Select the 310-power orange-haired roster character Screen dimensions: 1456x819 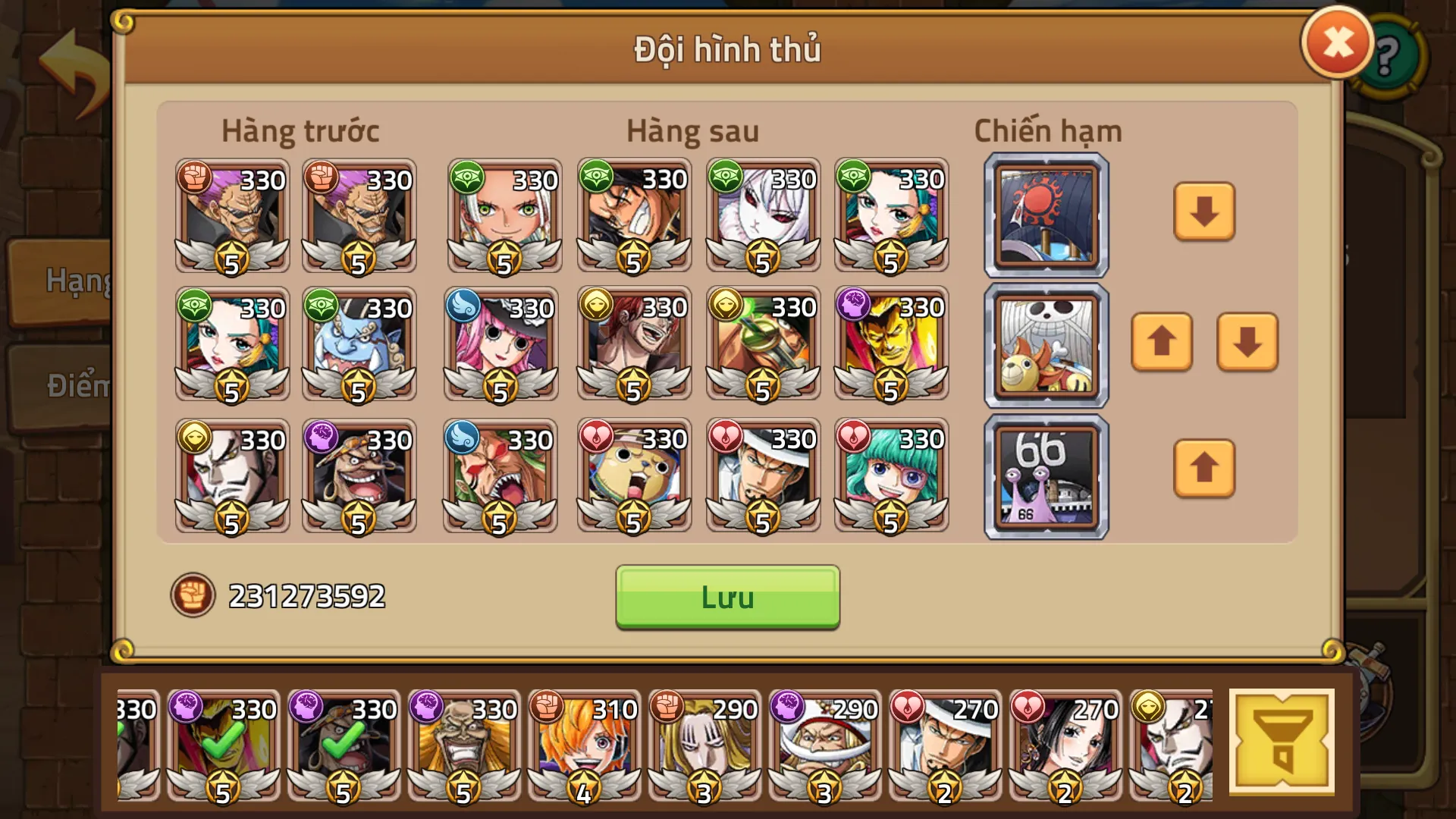pyautogui.click(x=582, y=747)
